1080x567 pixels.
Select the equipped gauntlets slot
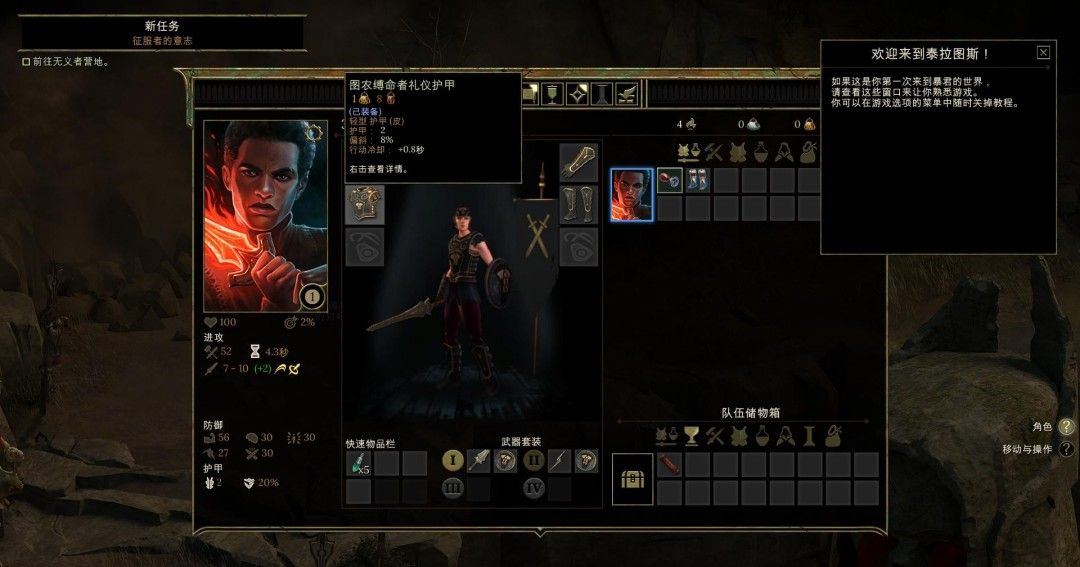pyautogui.click(x=578, y=162)
